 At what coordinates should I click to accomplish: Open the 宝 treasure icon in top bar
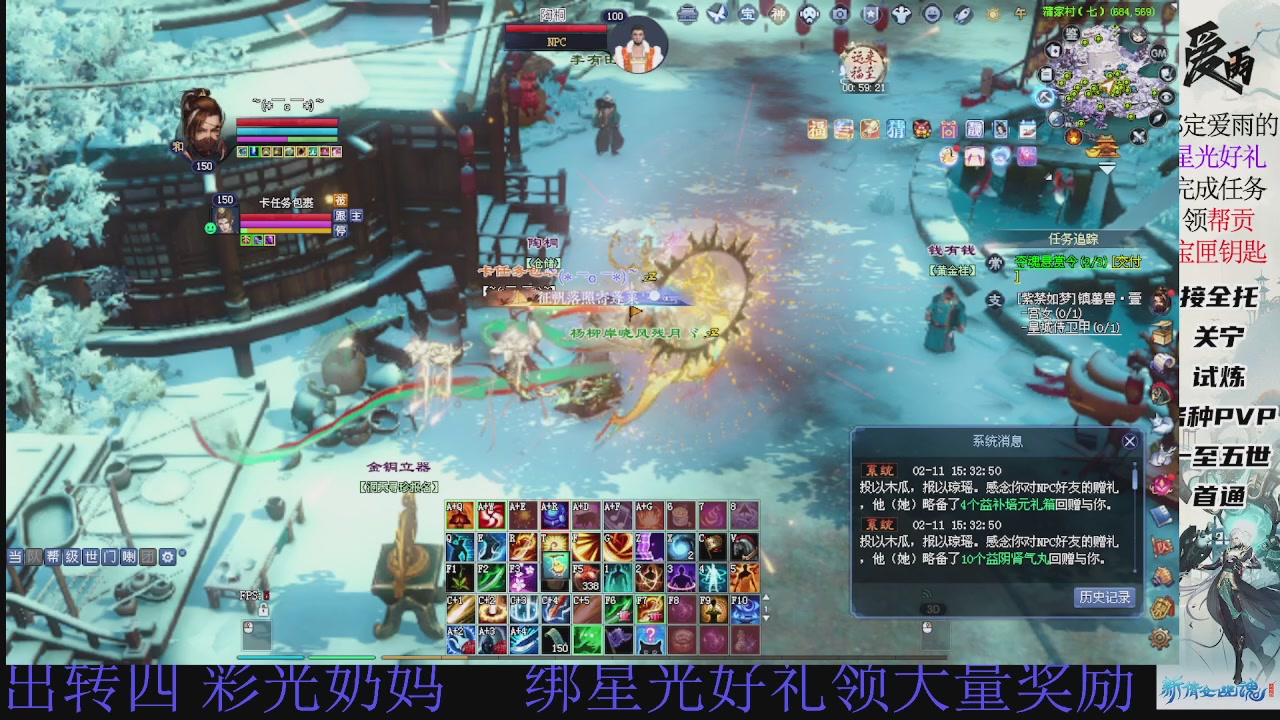747,14
